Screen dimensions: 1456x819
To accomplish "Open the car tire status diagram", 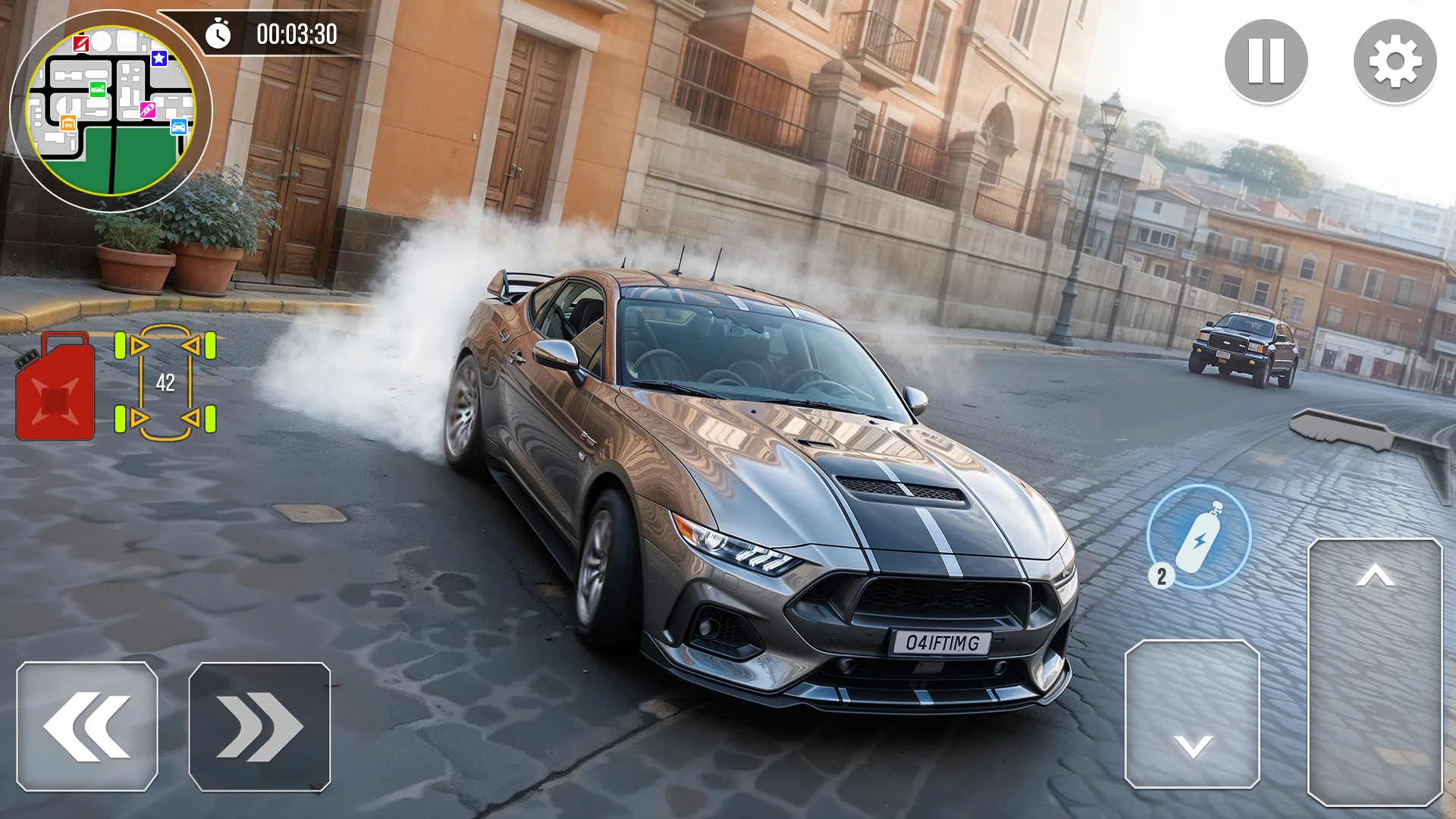I will 165,382.
